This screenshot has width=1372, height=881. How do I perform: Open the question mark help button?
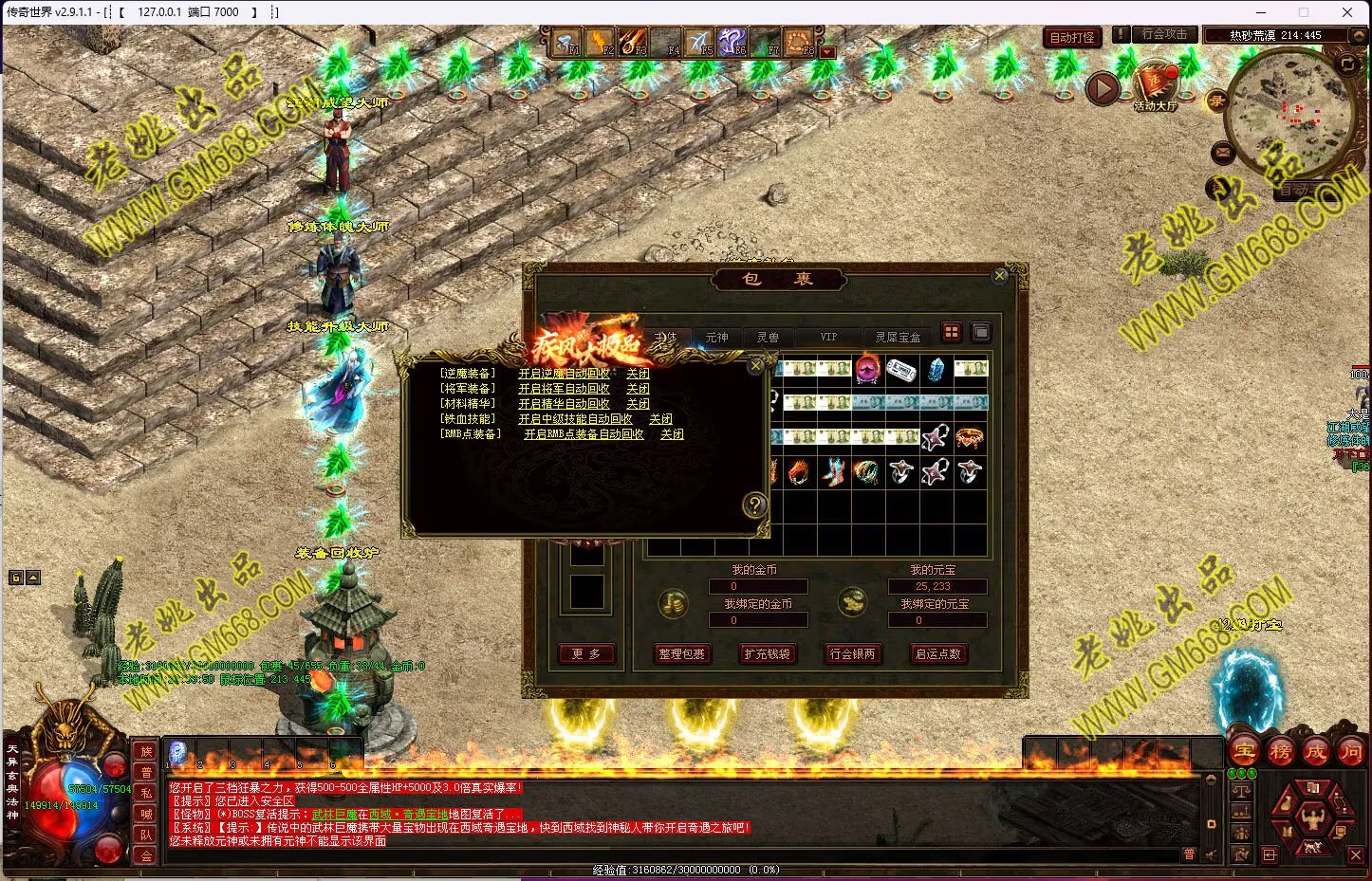(754, 505)
